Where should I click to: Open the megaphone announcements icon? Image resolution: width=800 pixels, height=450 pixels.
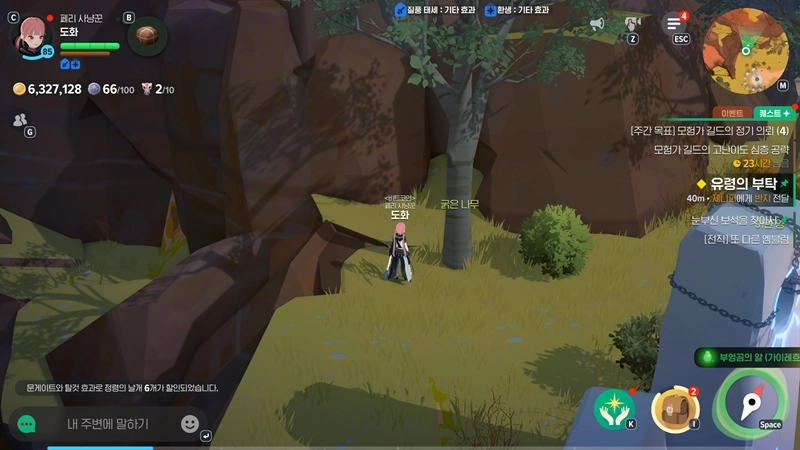point(597,23)
